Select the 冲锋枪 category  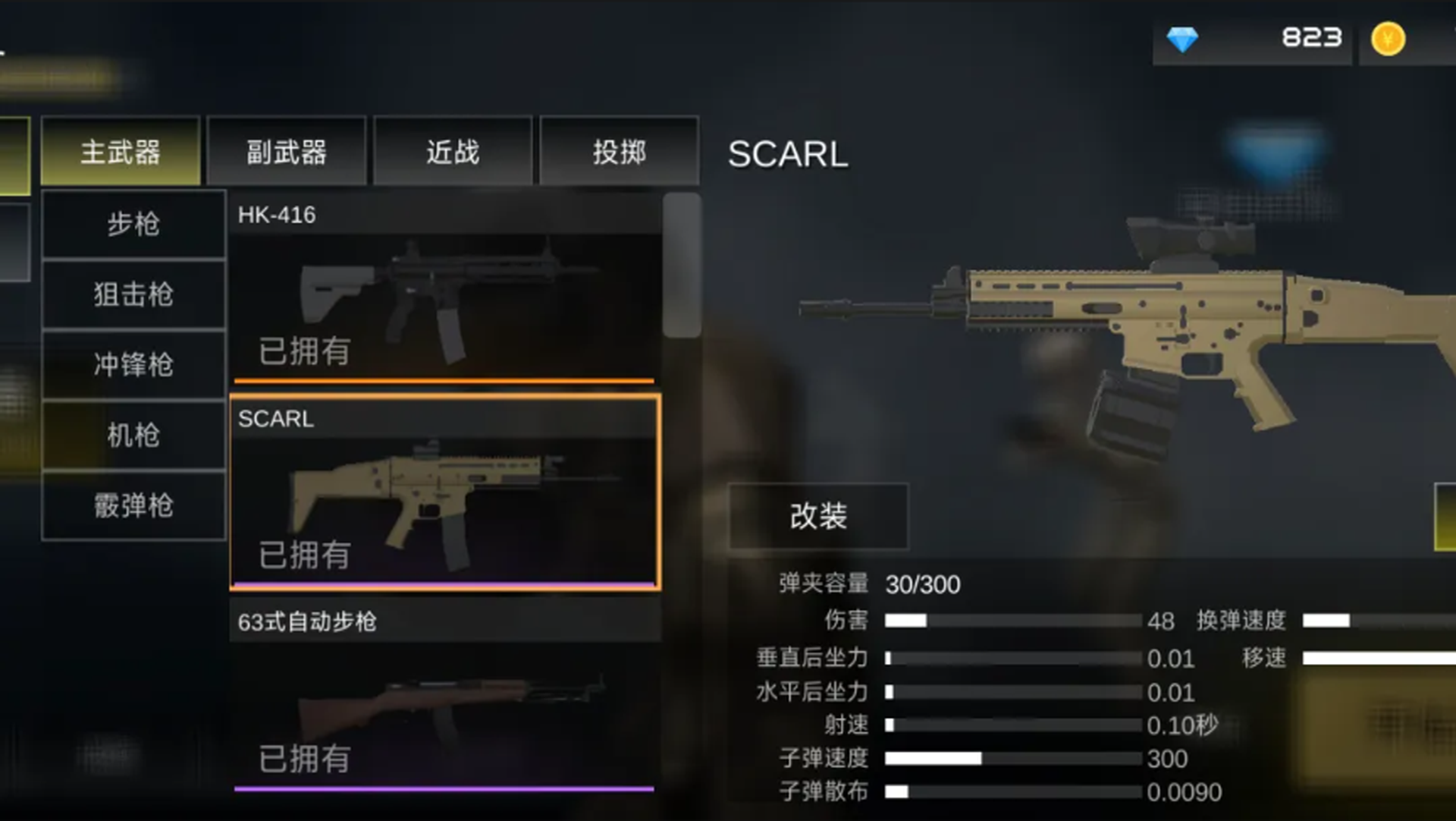[133, 365]
